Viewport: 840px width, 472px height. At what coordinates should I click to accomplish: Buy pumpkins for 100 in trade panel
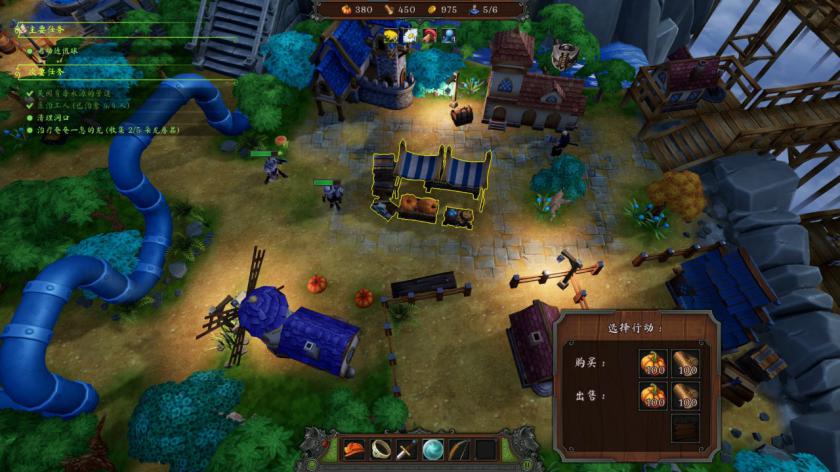click(x=653, y=364)
